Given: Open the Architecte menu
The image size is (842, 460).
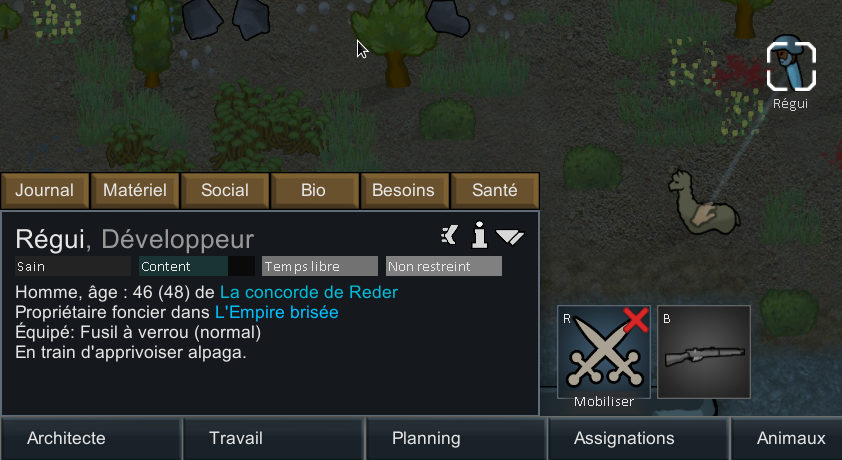Looking at the screenshot, I should (66, 438).
